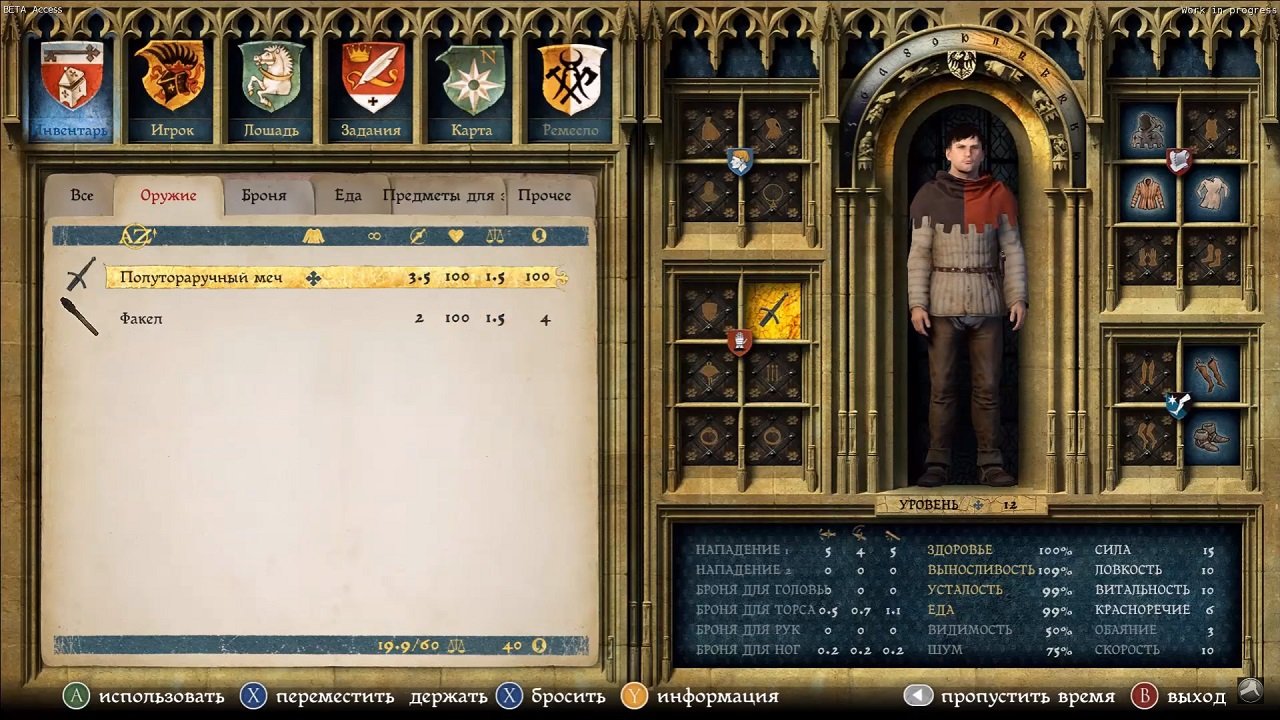Screen dimensions: 1280x720
Task: Toggle durability sorting via infinity icon
Action: (x=373, y=237)
